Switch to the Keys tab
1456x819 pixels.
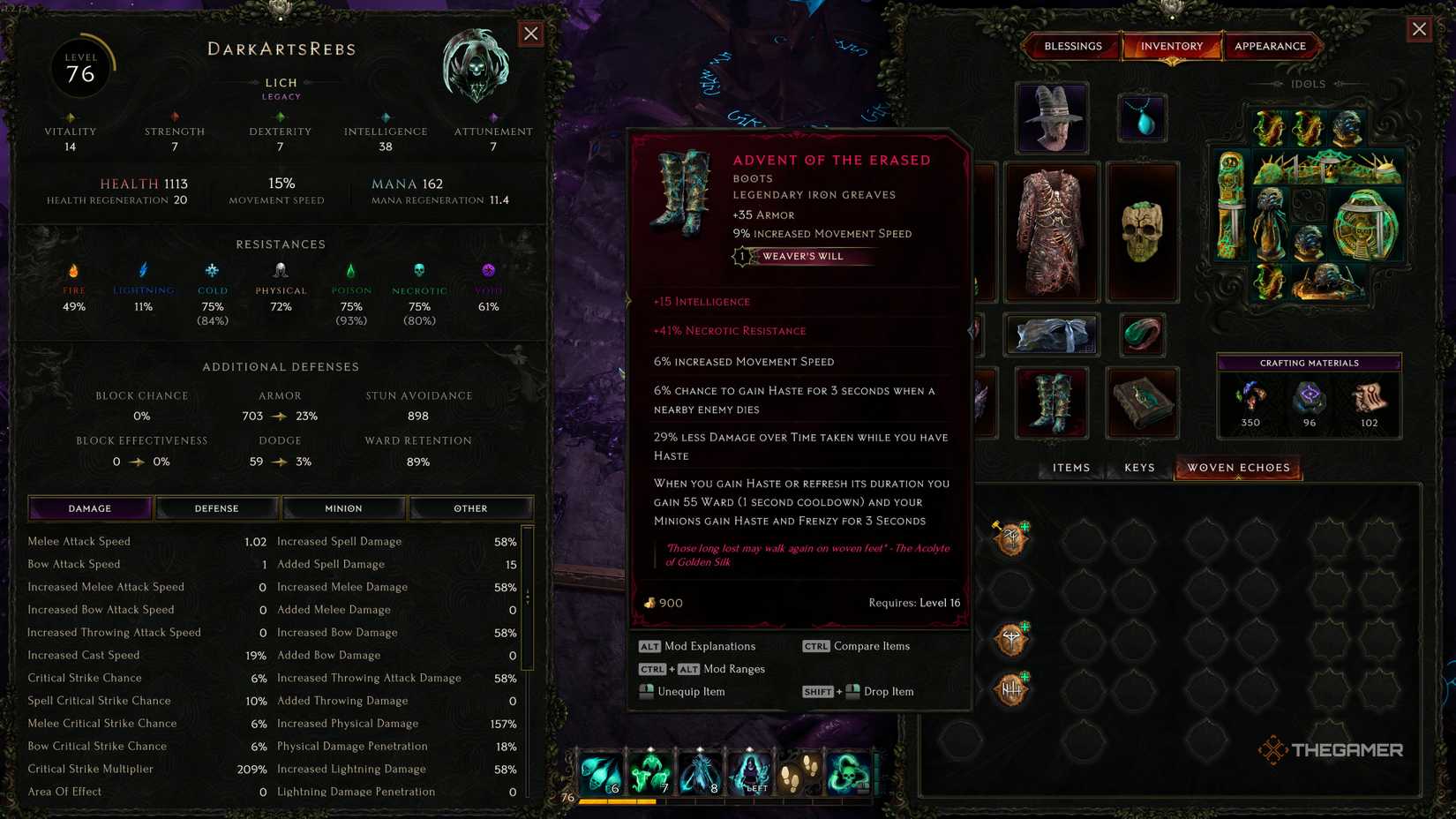coord(1137,468)
